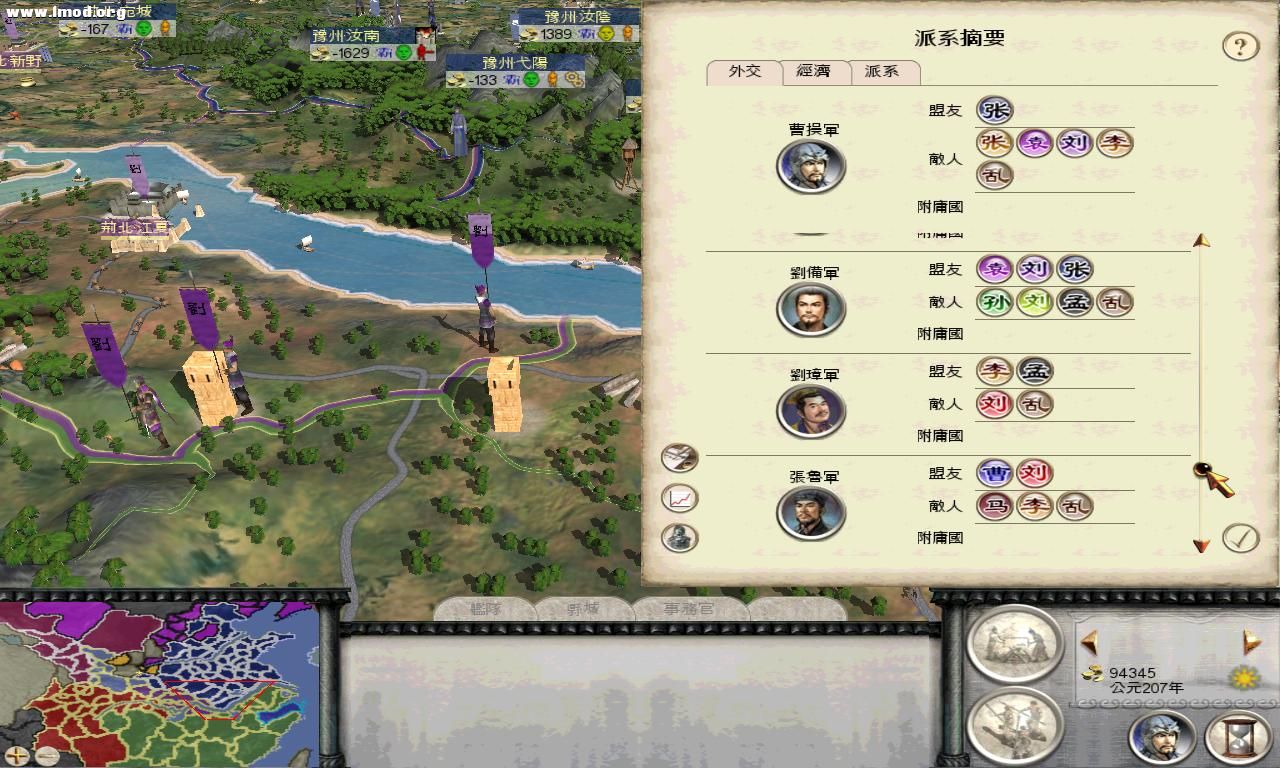The image size is (1280, 768).
Task: Switch to the 經濟 tab
Action: coord(814,71)
